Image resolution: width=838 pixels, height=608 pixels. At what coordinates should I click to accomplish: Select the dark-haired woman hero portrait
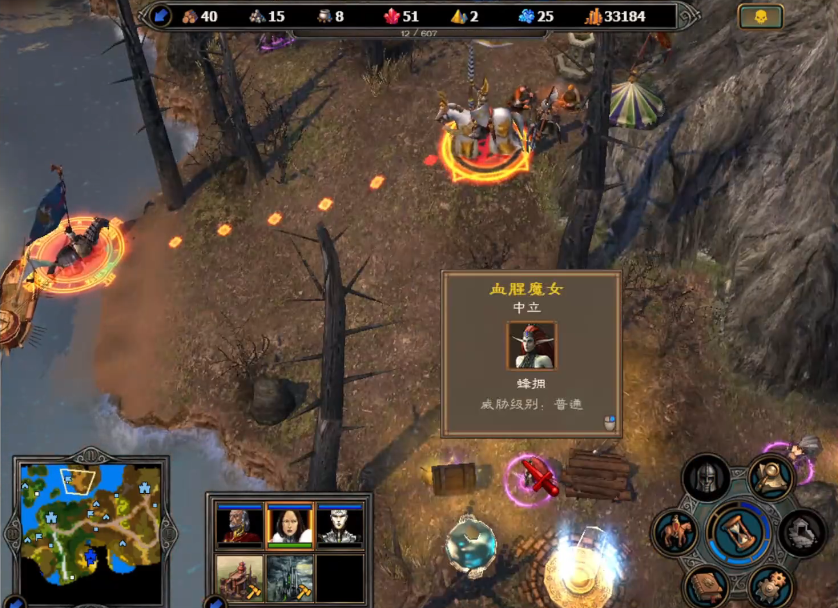(290, 525)
